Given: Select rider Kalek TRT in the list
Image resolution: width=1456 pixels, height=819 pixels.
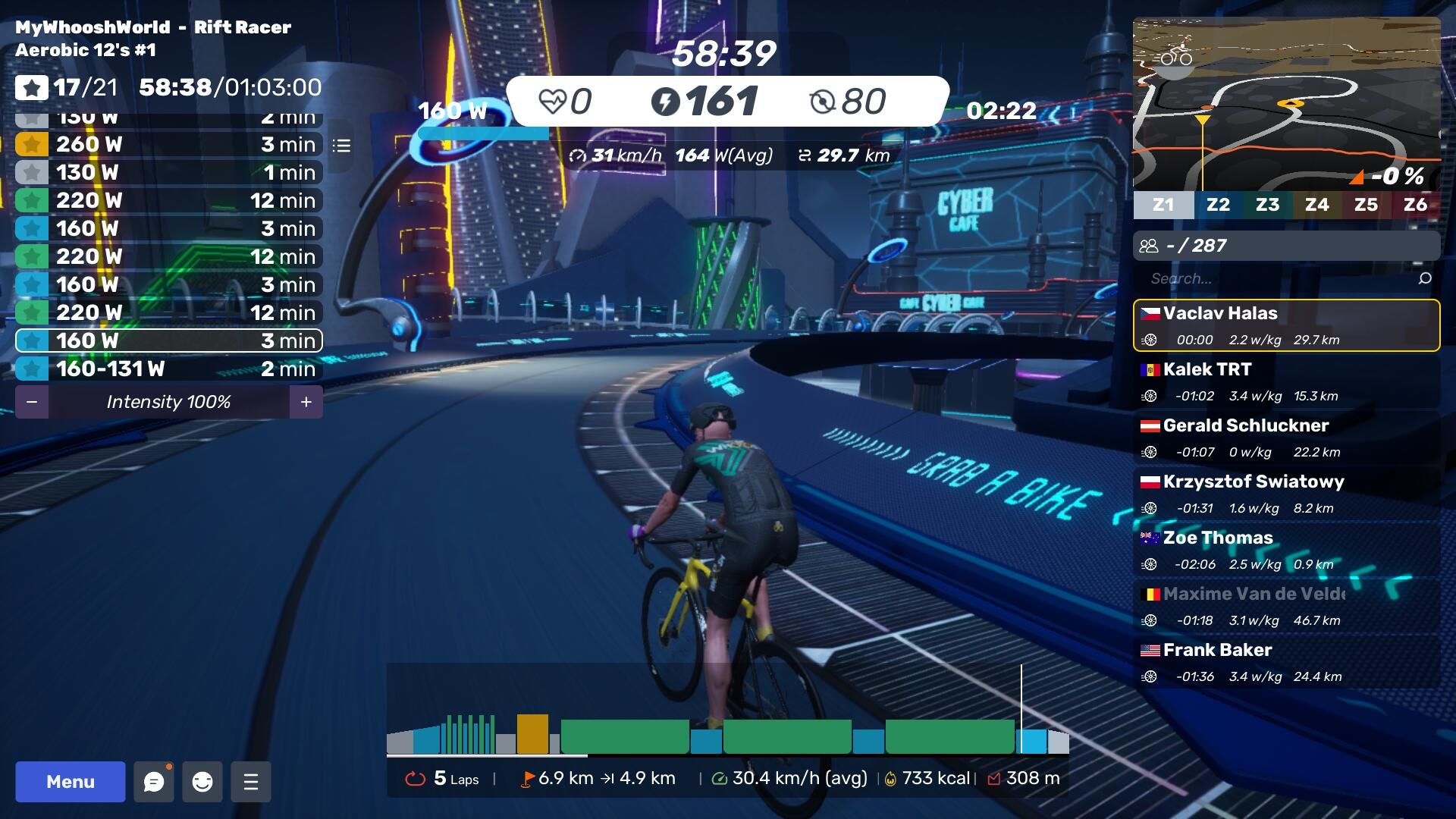Looking at the screenshot, I should tap(1286, 381).
